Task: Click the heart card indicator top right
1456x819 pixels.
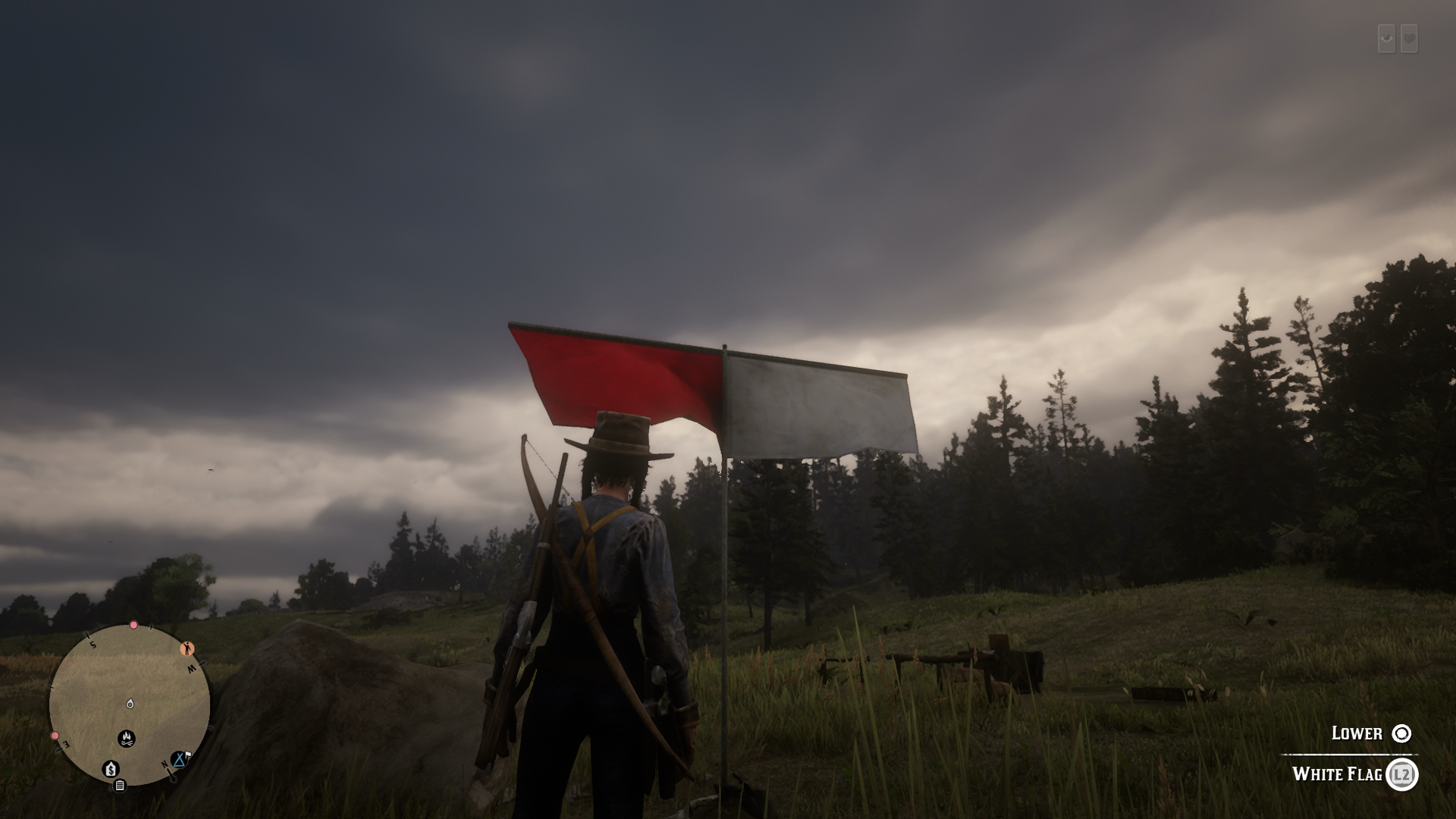Action: point(1410,38)
